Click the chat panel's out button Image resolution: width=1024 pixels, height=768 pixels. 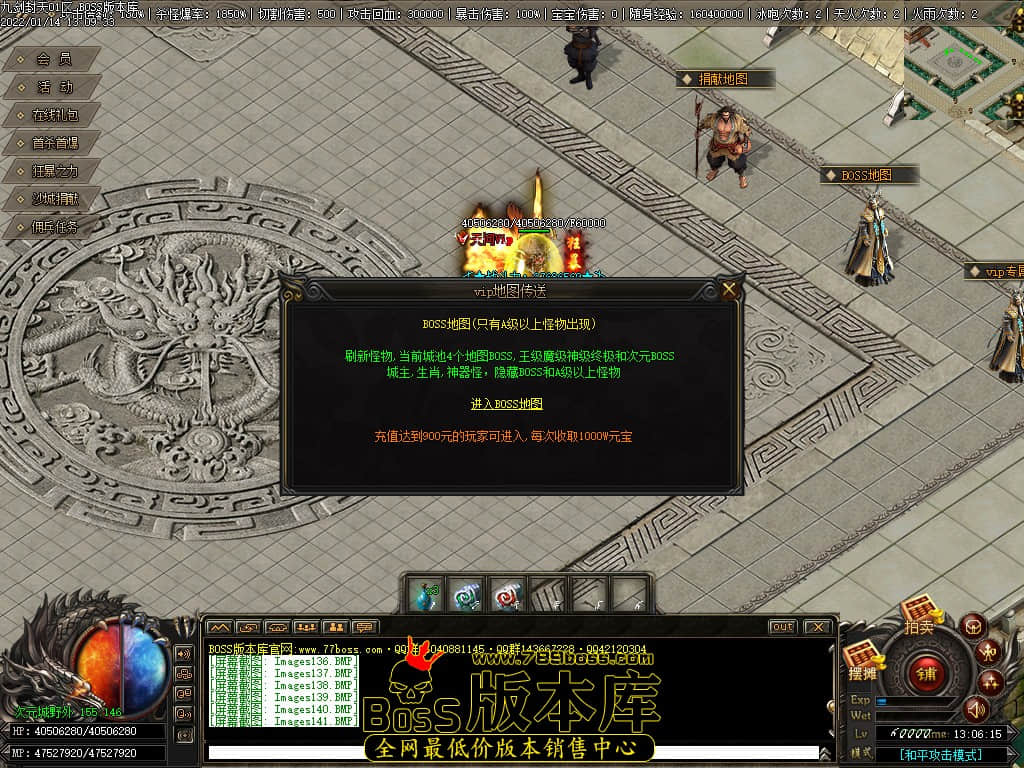[x=782, y=627]
